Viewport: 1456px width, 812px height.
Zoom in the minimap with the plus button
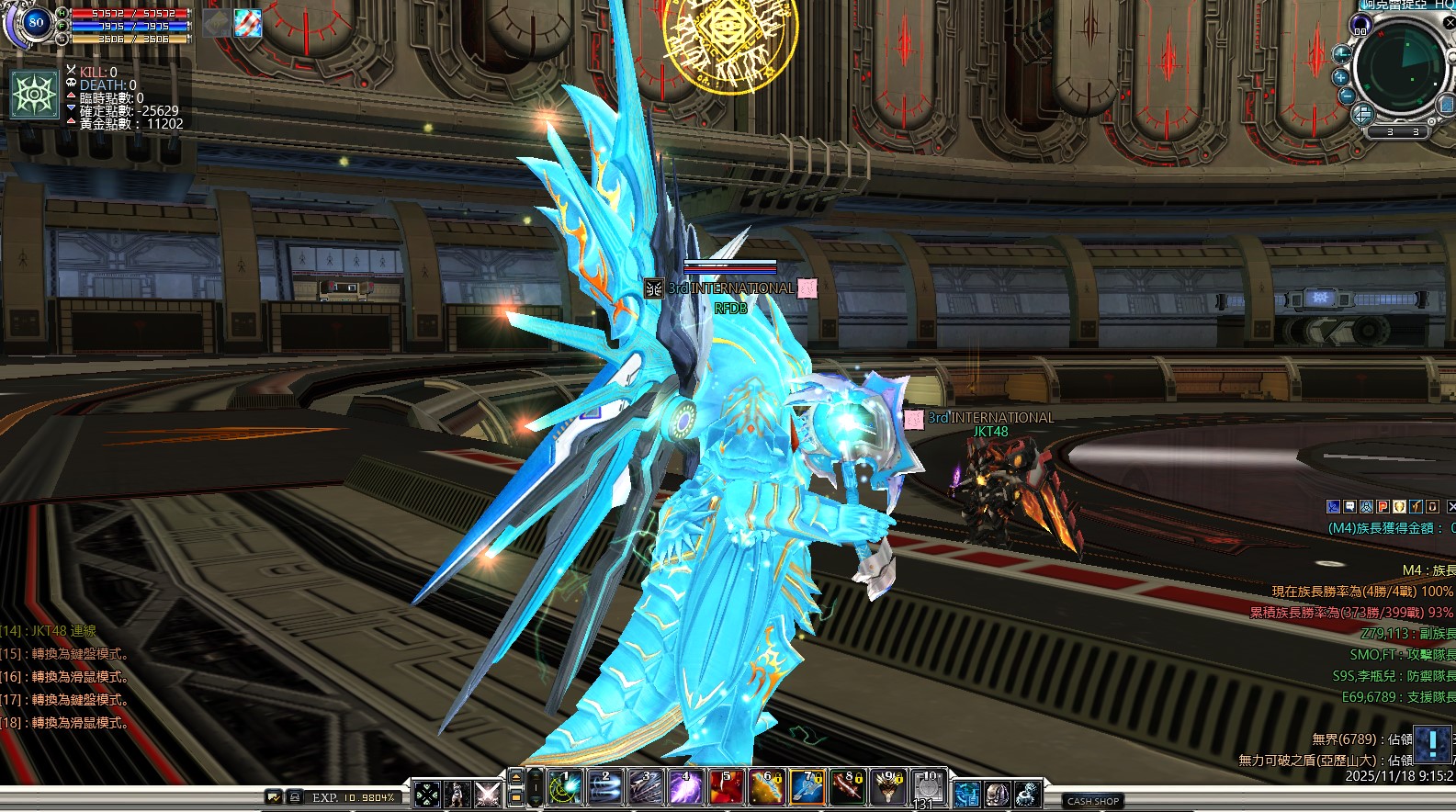tap(1340, 77)
